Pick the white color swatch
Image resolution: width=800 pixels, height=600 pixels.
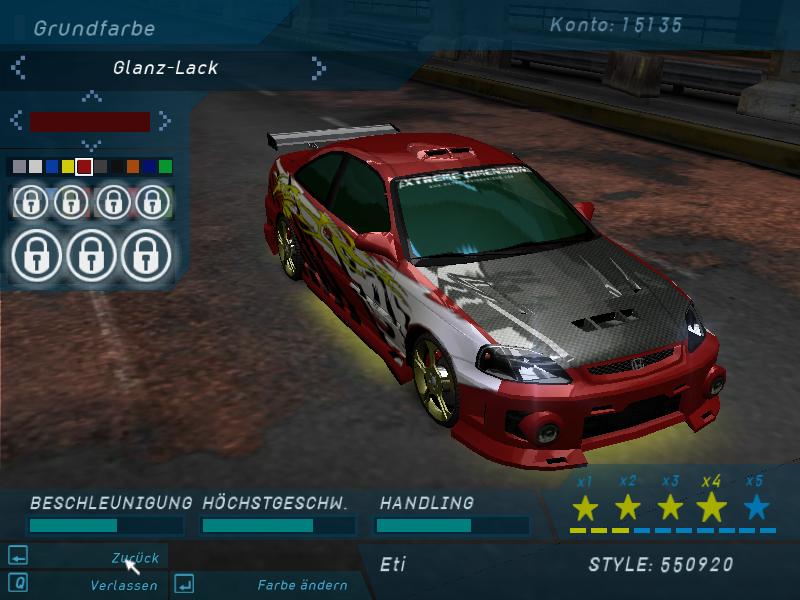tap(36, 166)
